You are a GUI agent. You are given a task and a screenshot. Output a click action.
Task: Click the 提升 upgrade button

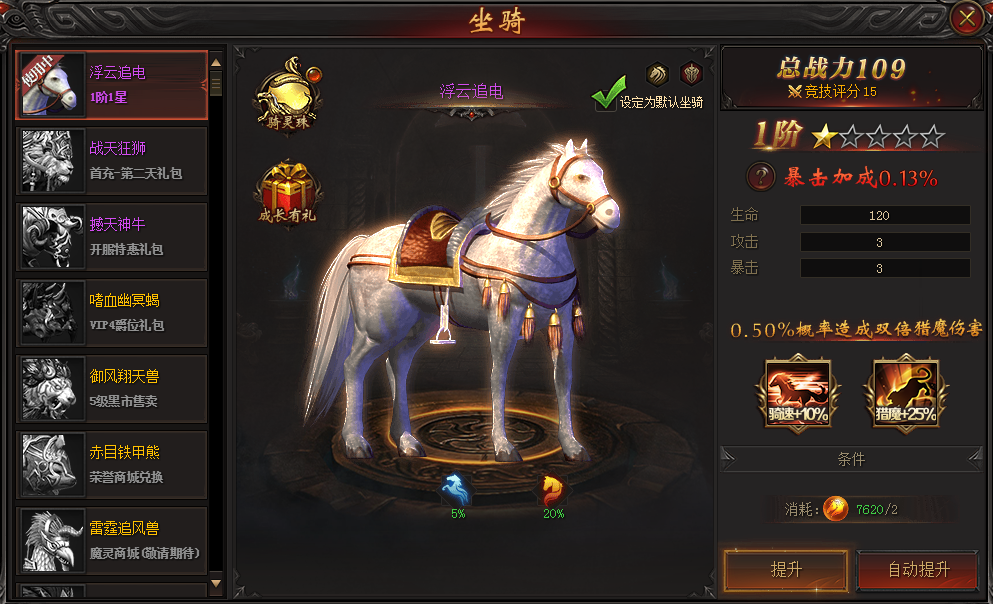pos(785,570)
